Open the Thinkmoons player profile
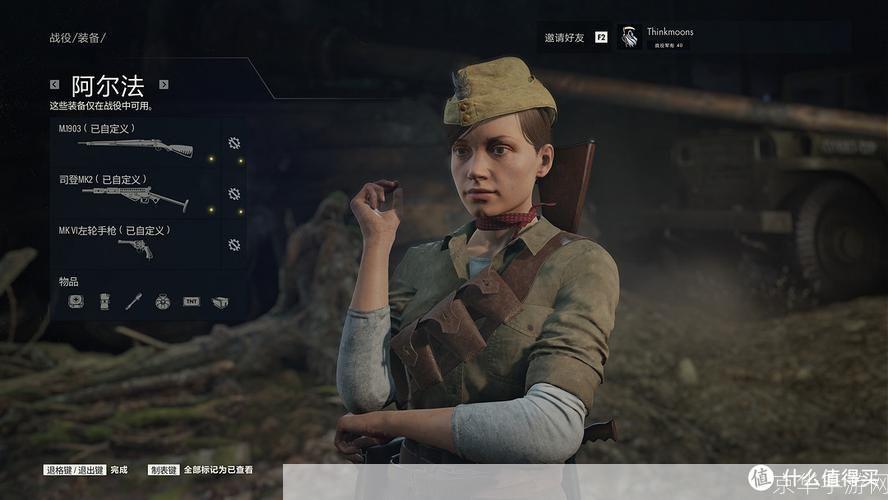 pyautogui.click(x=668, y=37)
